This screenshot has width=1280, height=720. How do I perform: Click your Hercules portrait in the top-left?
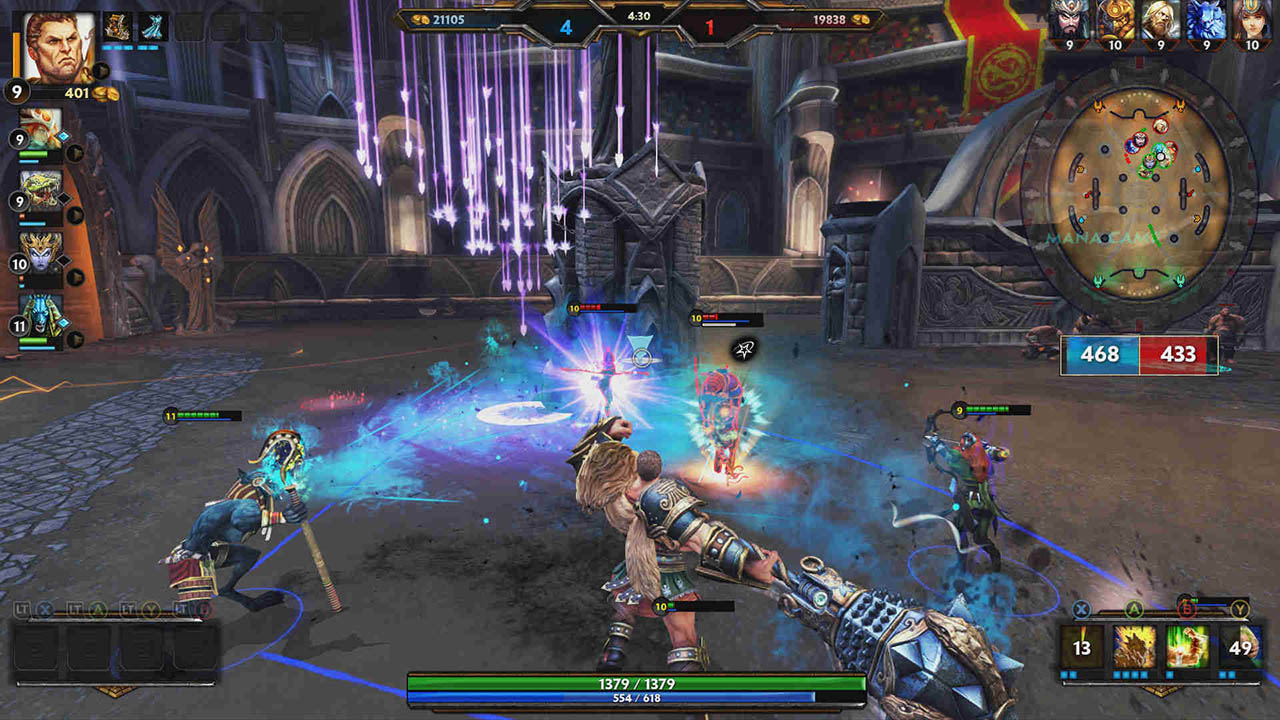click(x=60, y=48)
